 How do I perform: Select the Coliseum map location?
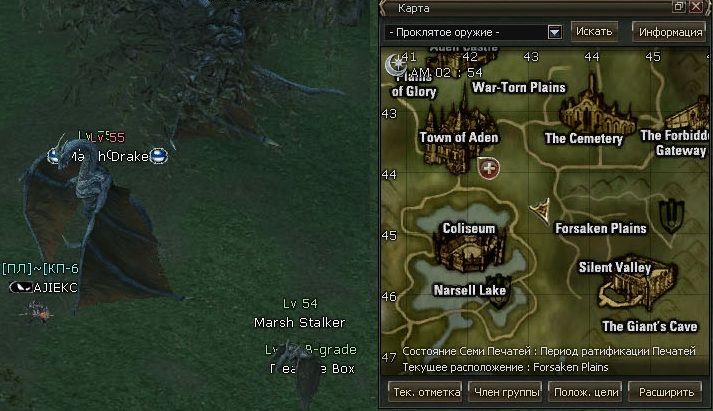tap(468, 229)
